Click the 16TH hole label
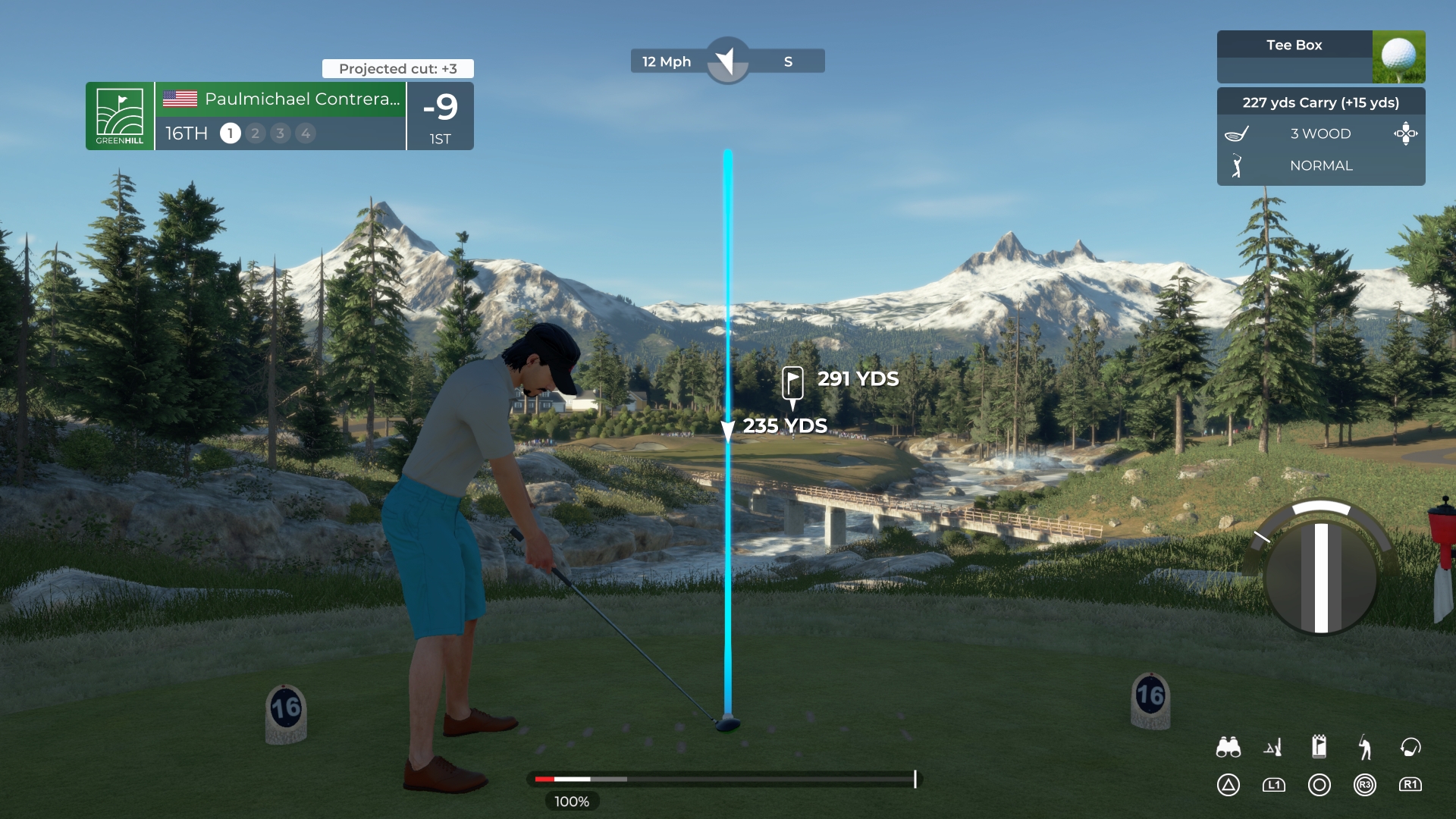This screenshot has width=1456, height=819. tap(186, 133)
